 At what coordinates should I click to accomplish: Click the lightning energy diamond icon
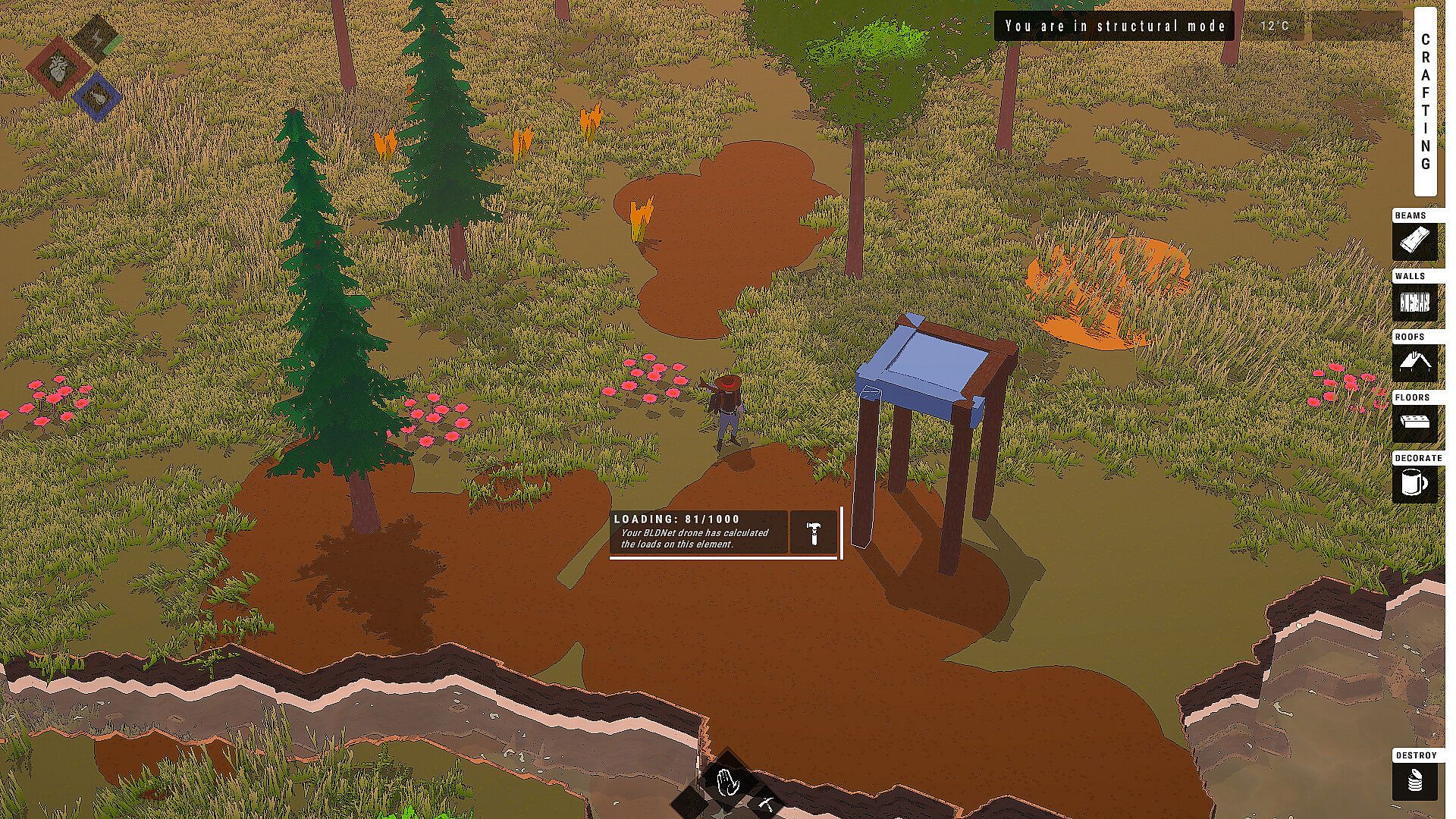click(98, 36)
